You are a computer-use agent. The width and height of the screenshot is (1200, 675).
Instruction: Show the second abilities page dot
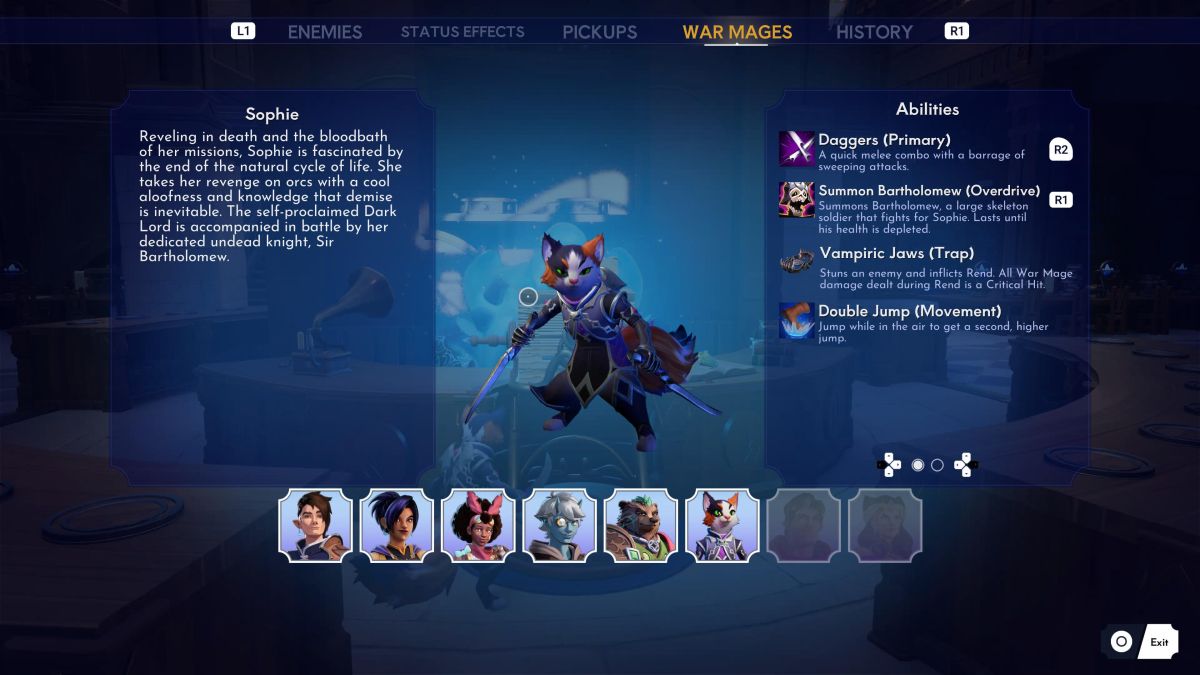click(x=937, y=465)
